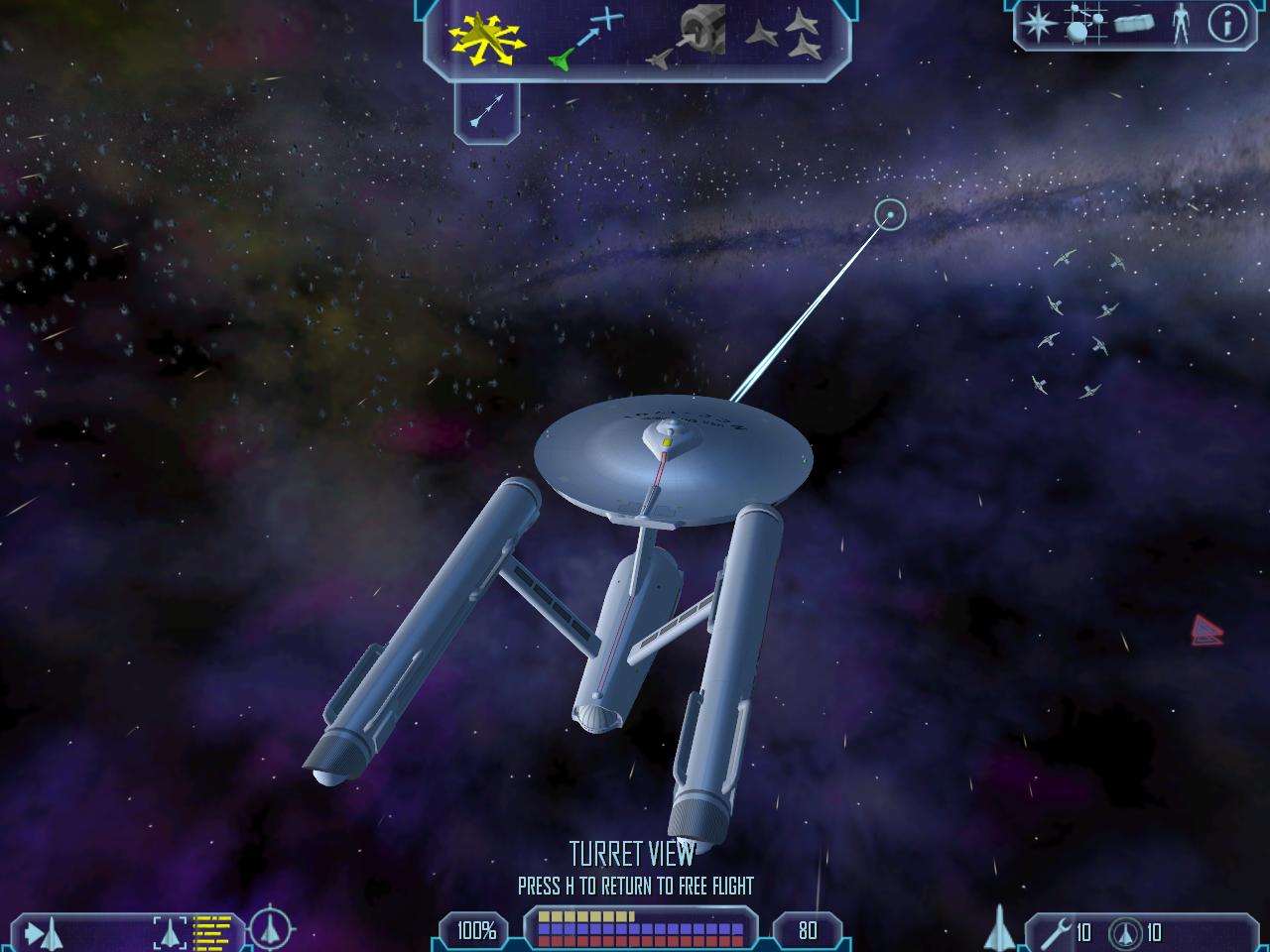Select the evasive maneuvers starburst icon
The height and width of the screenshot is (952, 1270).
tap(486, 36)
